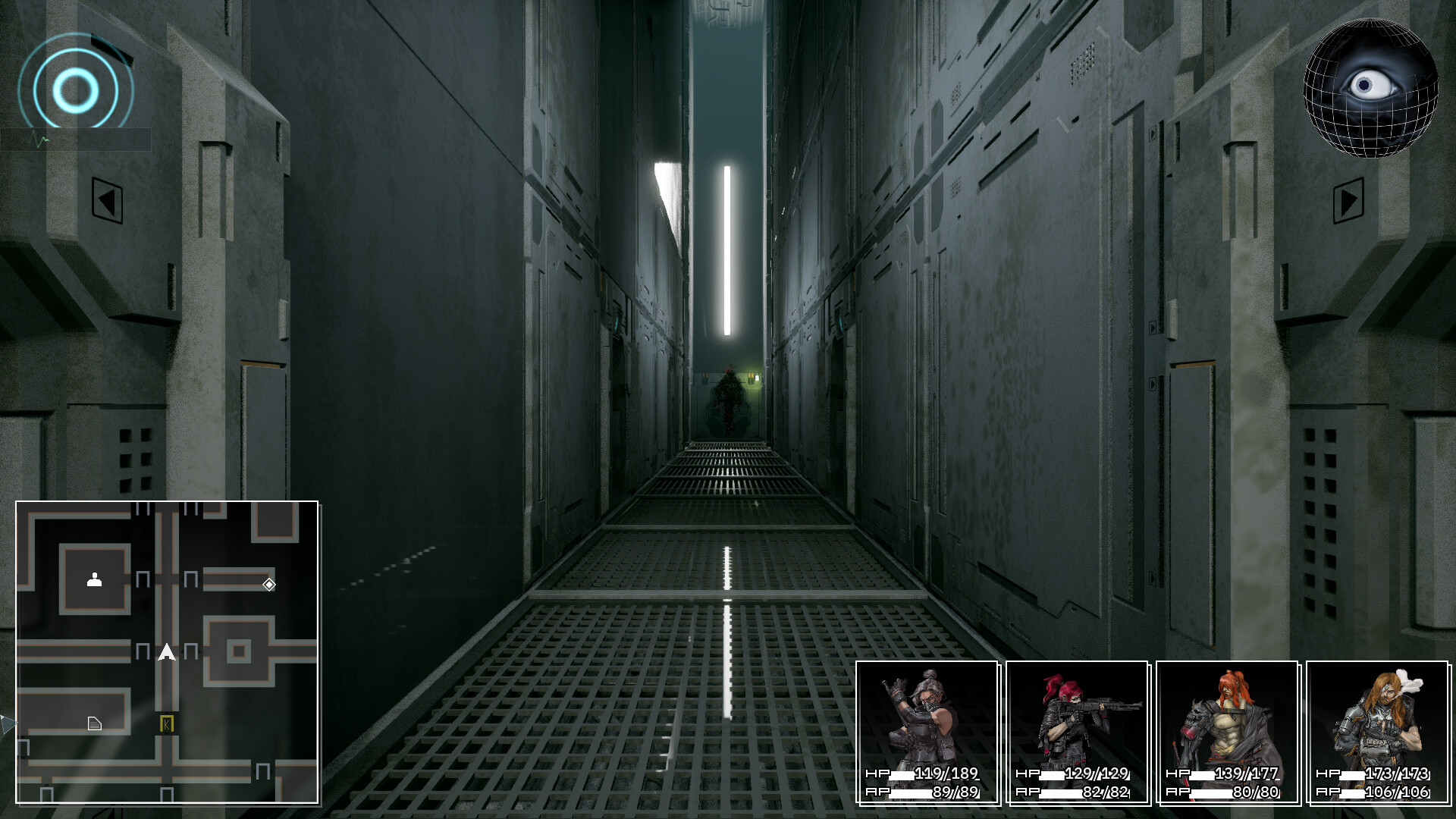This screenshot has height=819, width=1456.
Task: Select the waveform pulse indicator below the radar
Action: 38,140
